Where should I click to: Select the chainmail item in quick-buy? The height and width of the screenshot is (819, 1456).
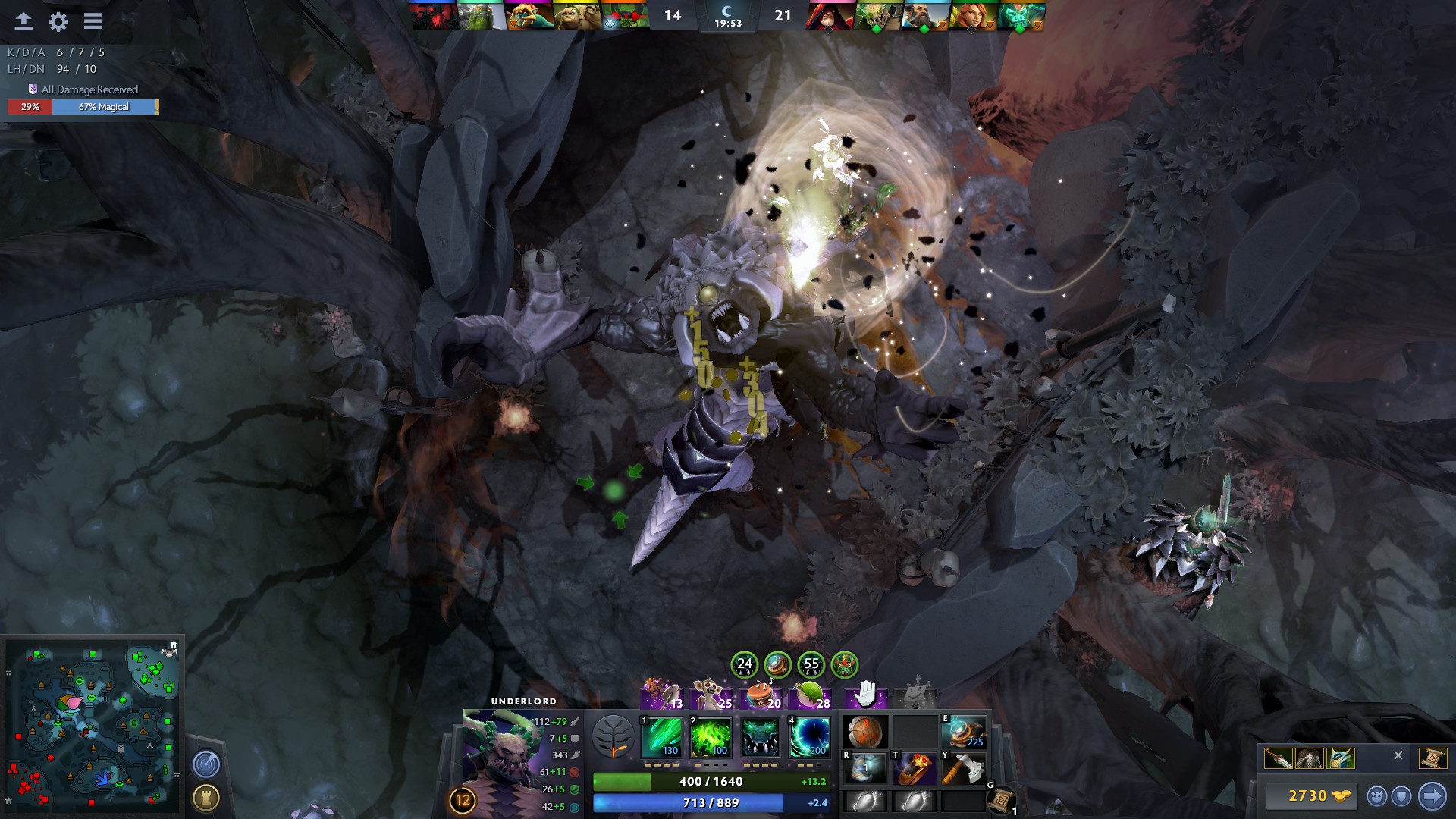[1310, 758]
